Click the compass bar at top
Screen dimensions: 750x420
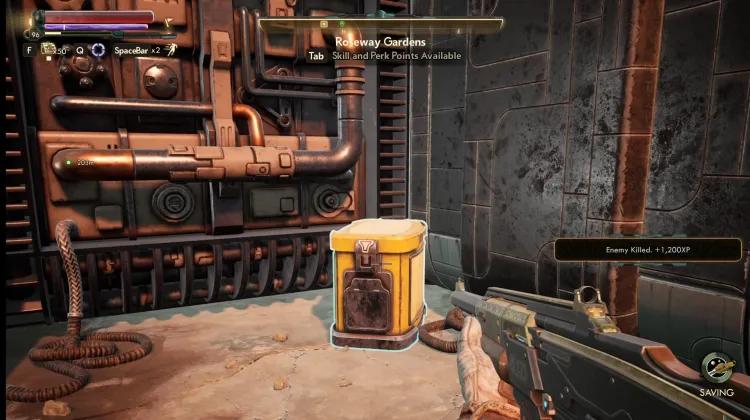[x=380, y=22]
